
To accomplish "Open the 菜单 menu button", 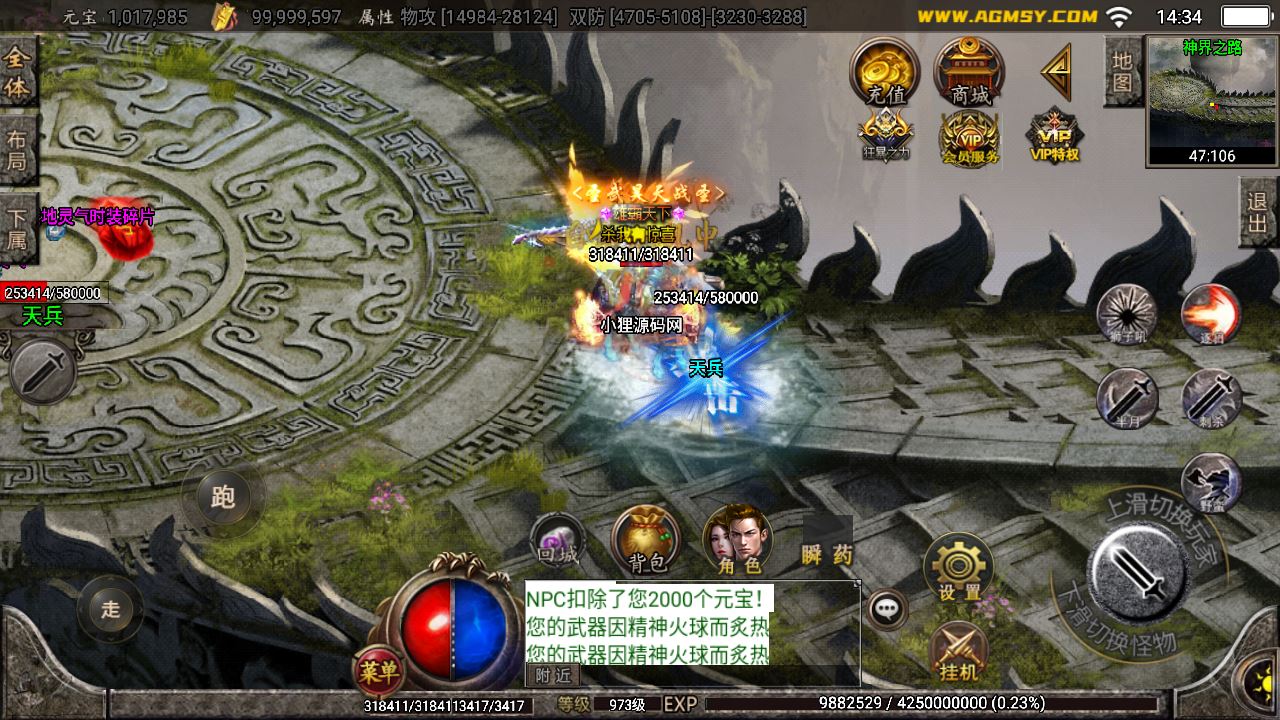I will point(377,670).
